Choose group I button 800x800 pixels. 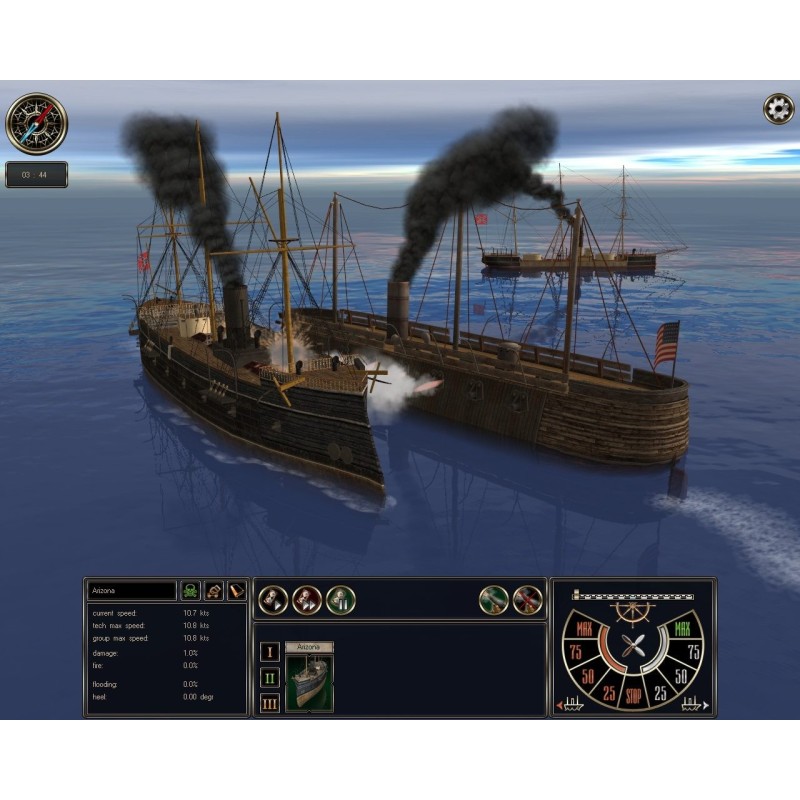(x=269, y=652)
